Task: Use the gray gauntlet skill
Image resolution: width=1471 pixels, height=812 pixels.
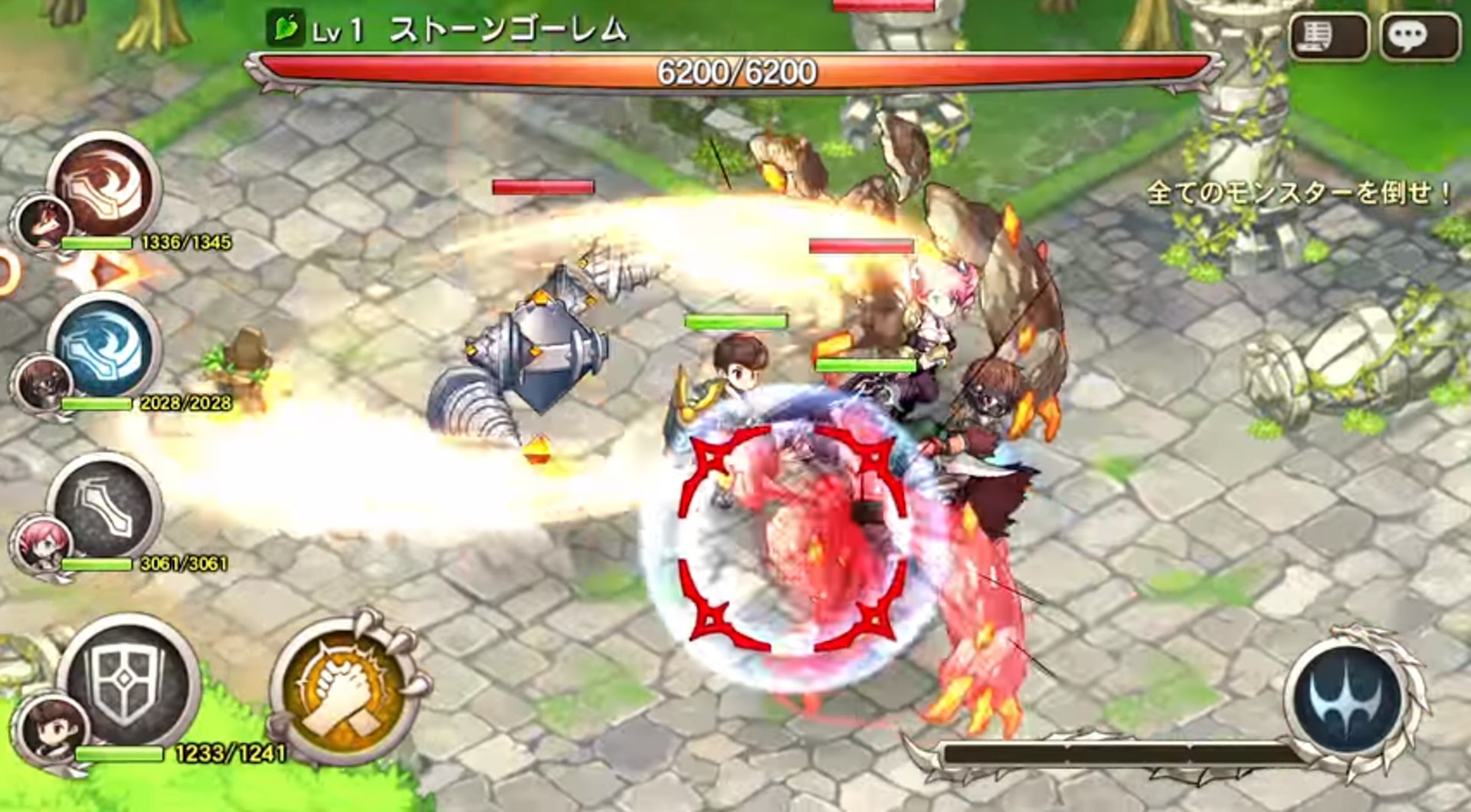Action: (x=105, y=508)
